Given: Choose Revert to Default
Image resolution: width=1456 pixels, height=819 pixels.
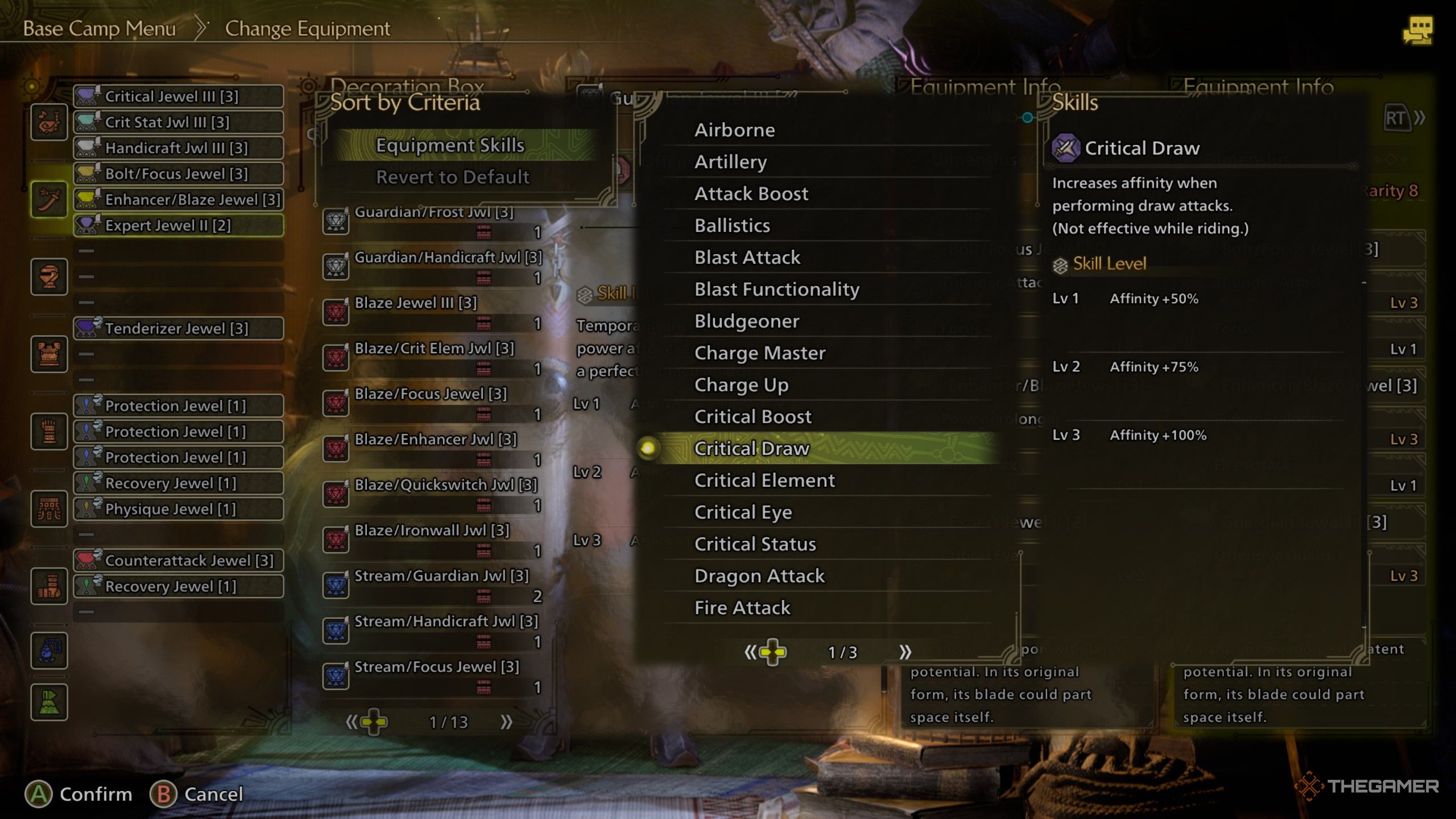Looking at the screenshot, I should (453, 177).
